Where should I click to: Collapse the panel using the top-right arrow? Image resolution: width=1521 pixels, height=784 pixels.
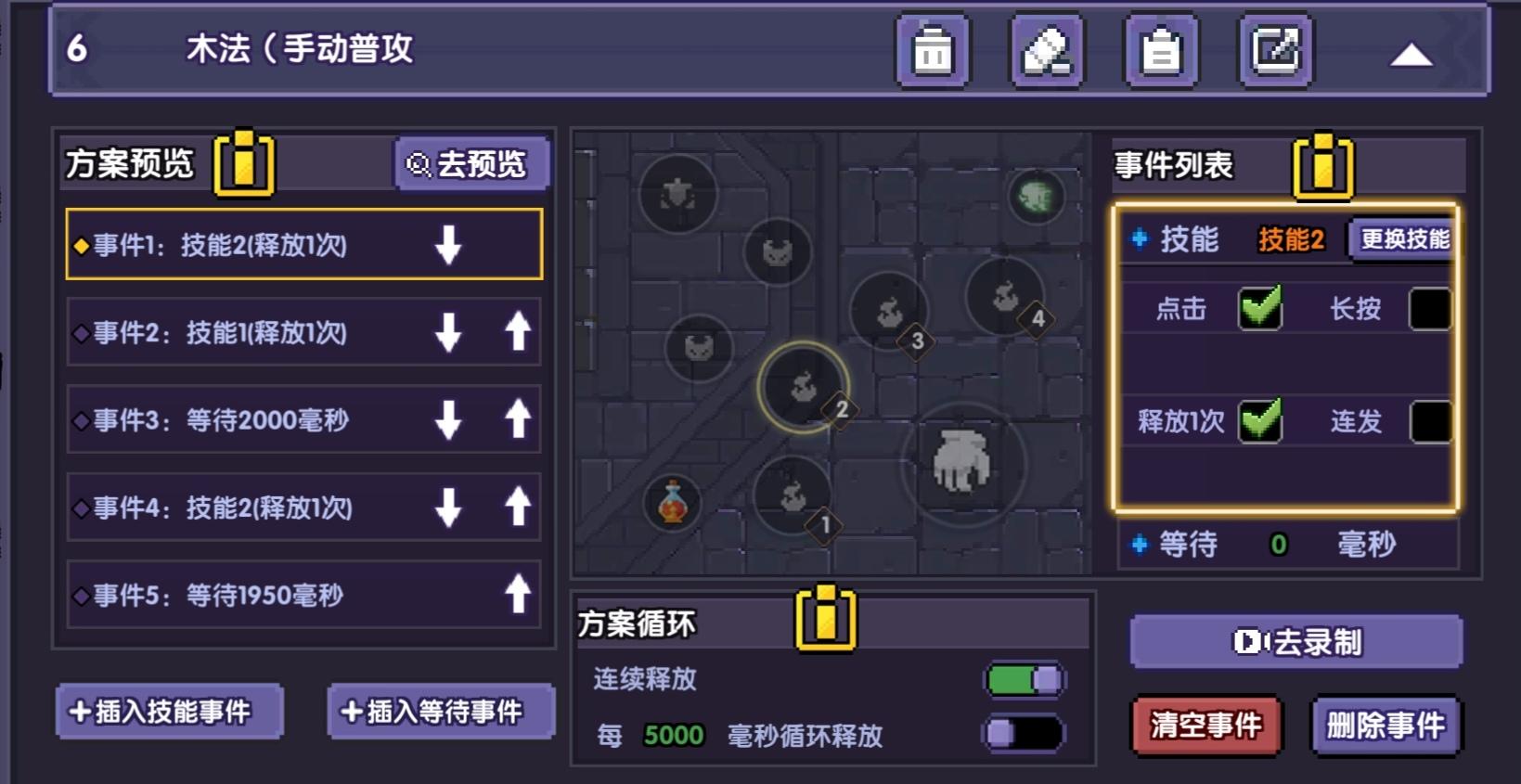coord(1411,54)
